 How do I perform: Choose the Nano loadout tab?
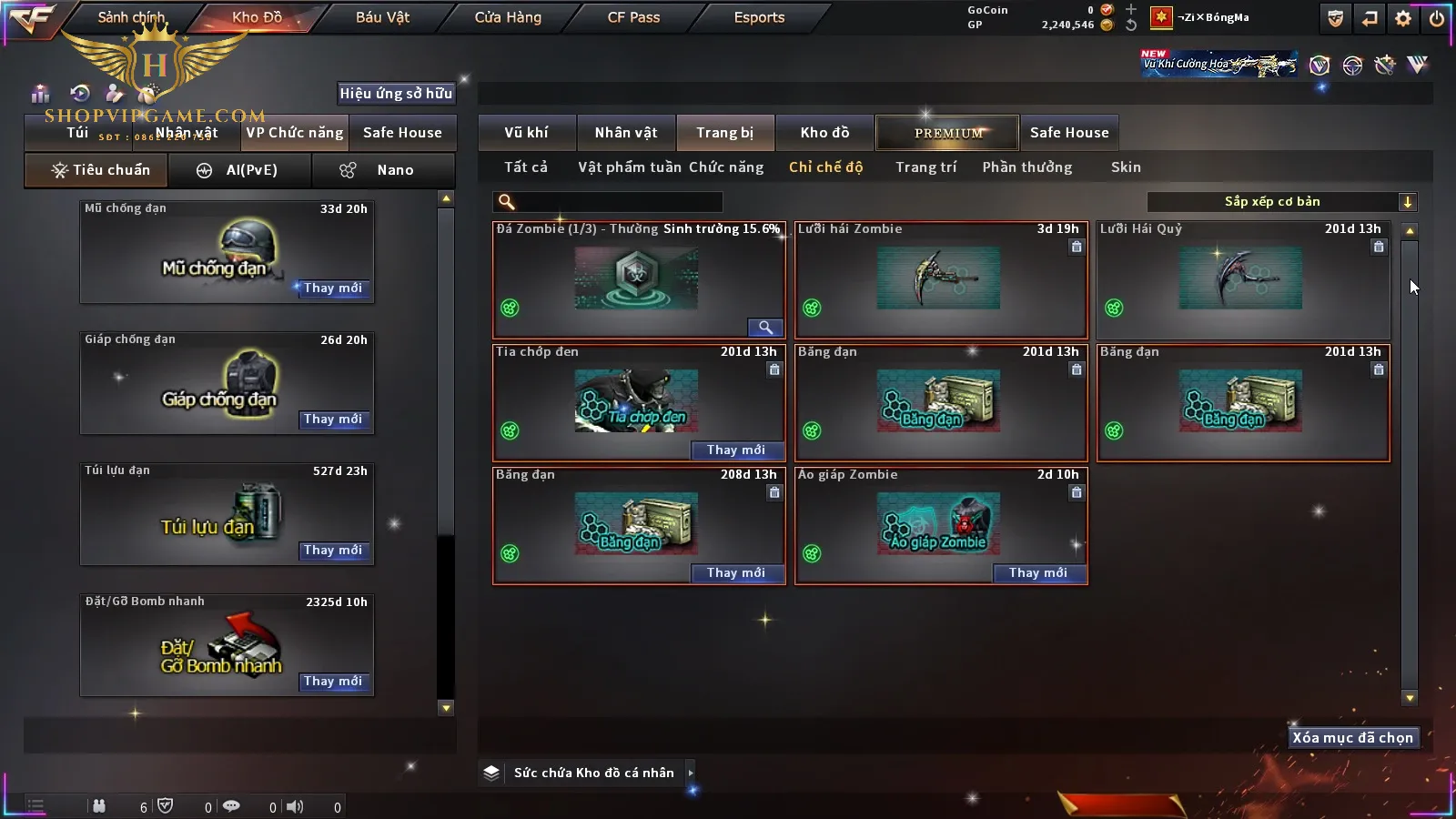383,170
